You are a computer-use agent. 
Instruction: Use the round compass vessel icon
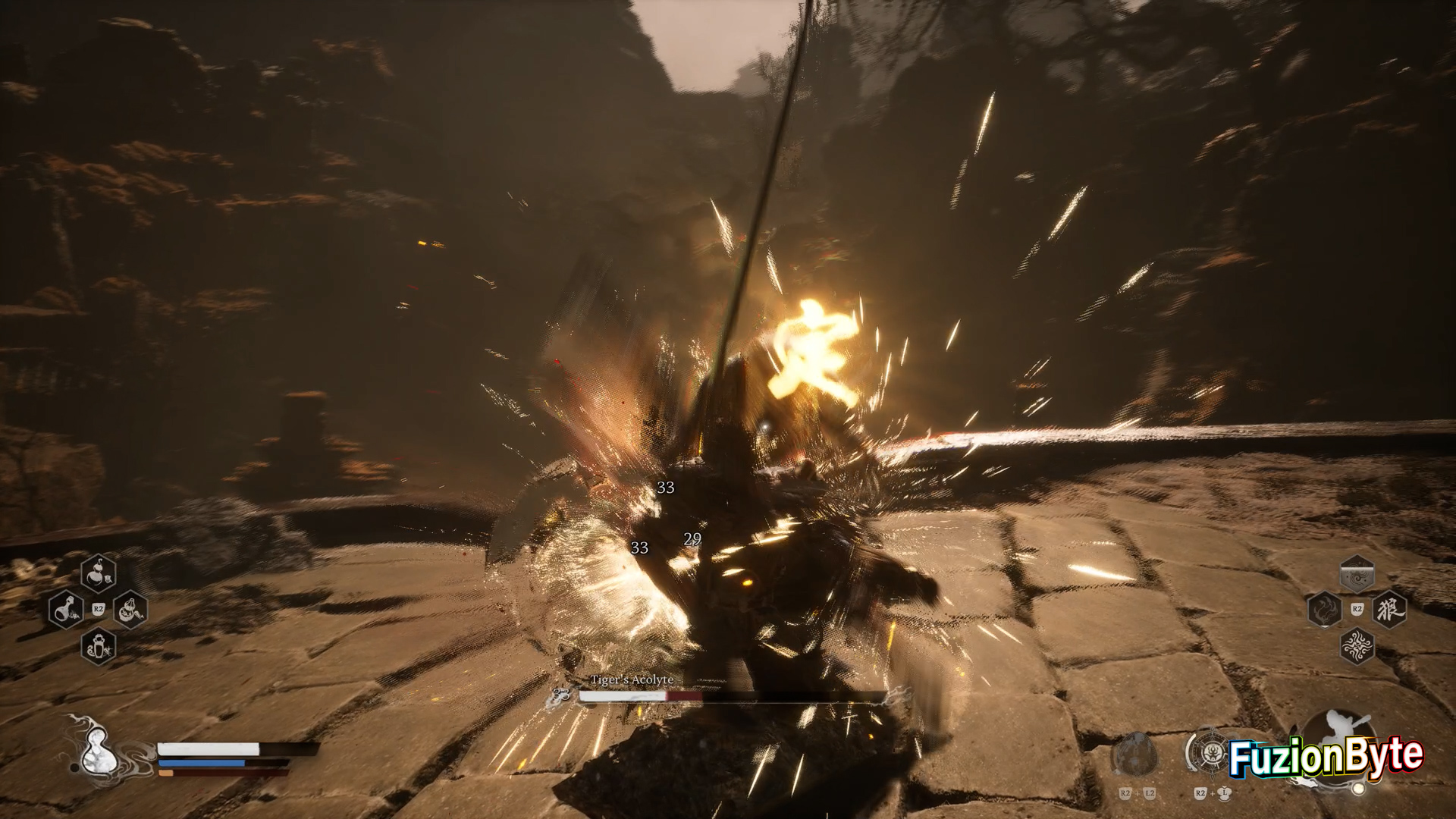click(1209, 752)
